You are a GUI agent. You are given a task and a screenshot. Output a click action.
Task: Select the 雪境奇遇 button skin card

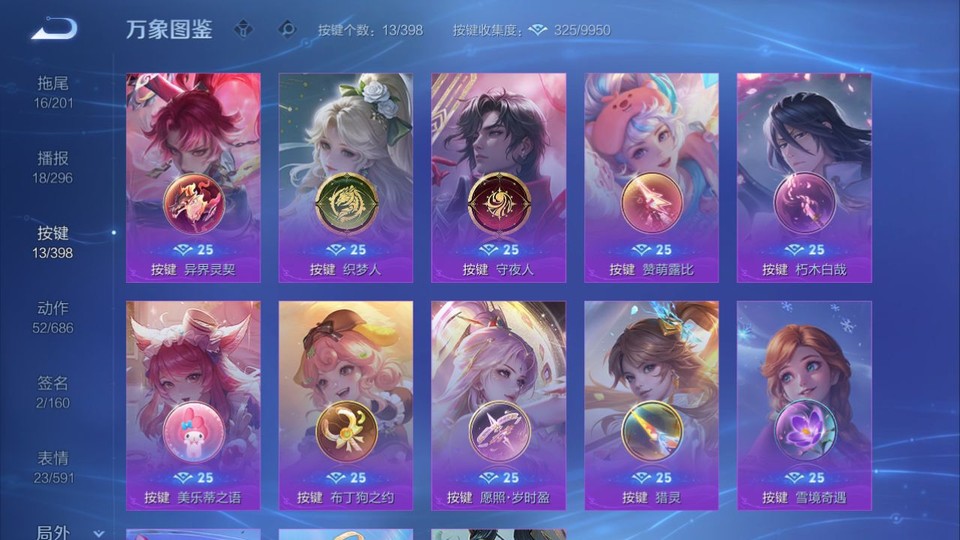pos(804,405)
